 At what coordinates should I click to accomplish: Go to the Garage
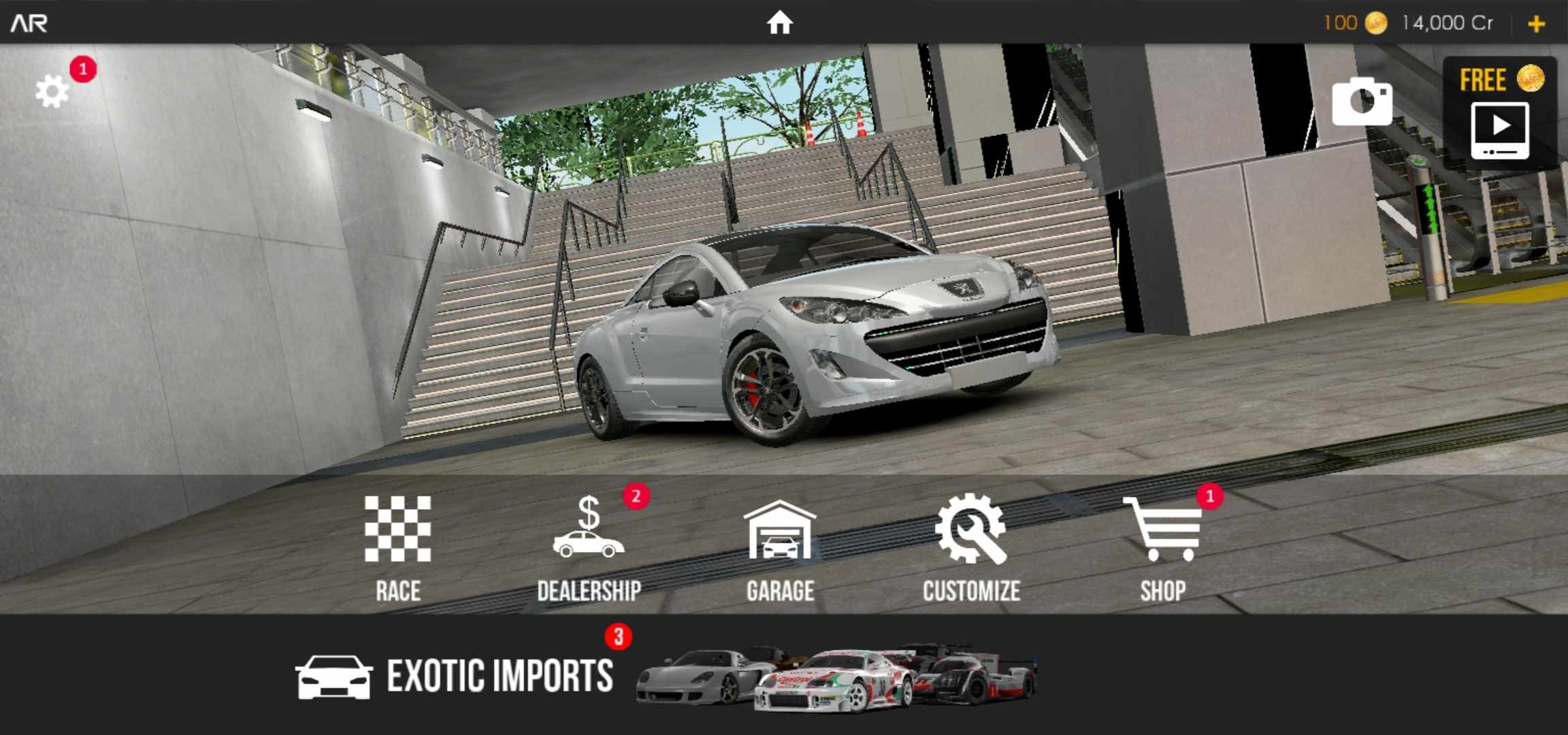point(780,546)
